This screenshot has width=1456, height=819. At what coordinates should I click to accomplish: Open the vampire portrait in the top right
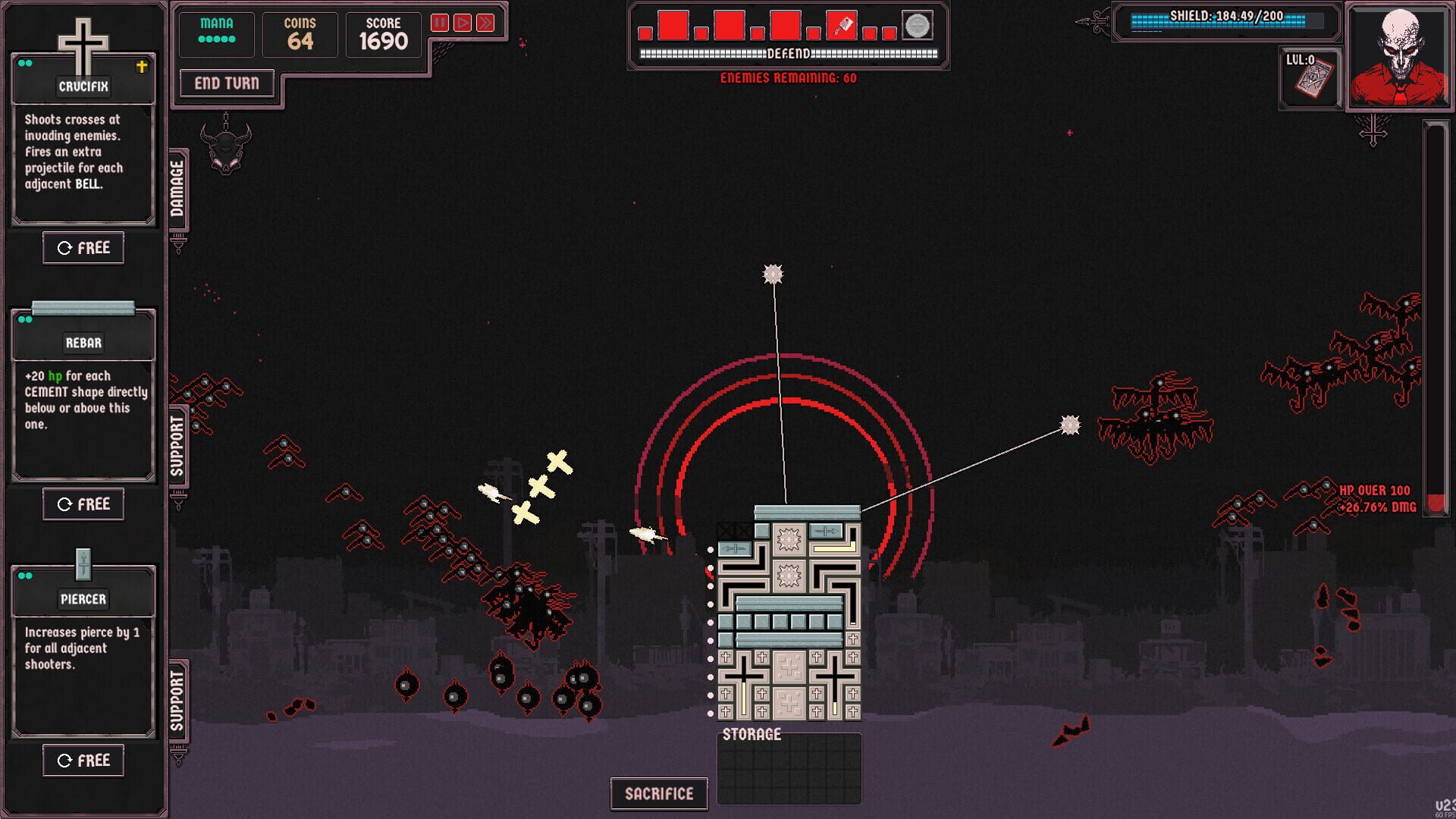tap(1399, 57)
